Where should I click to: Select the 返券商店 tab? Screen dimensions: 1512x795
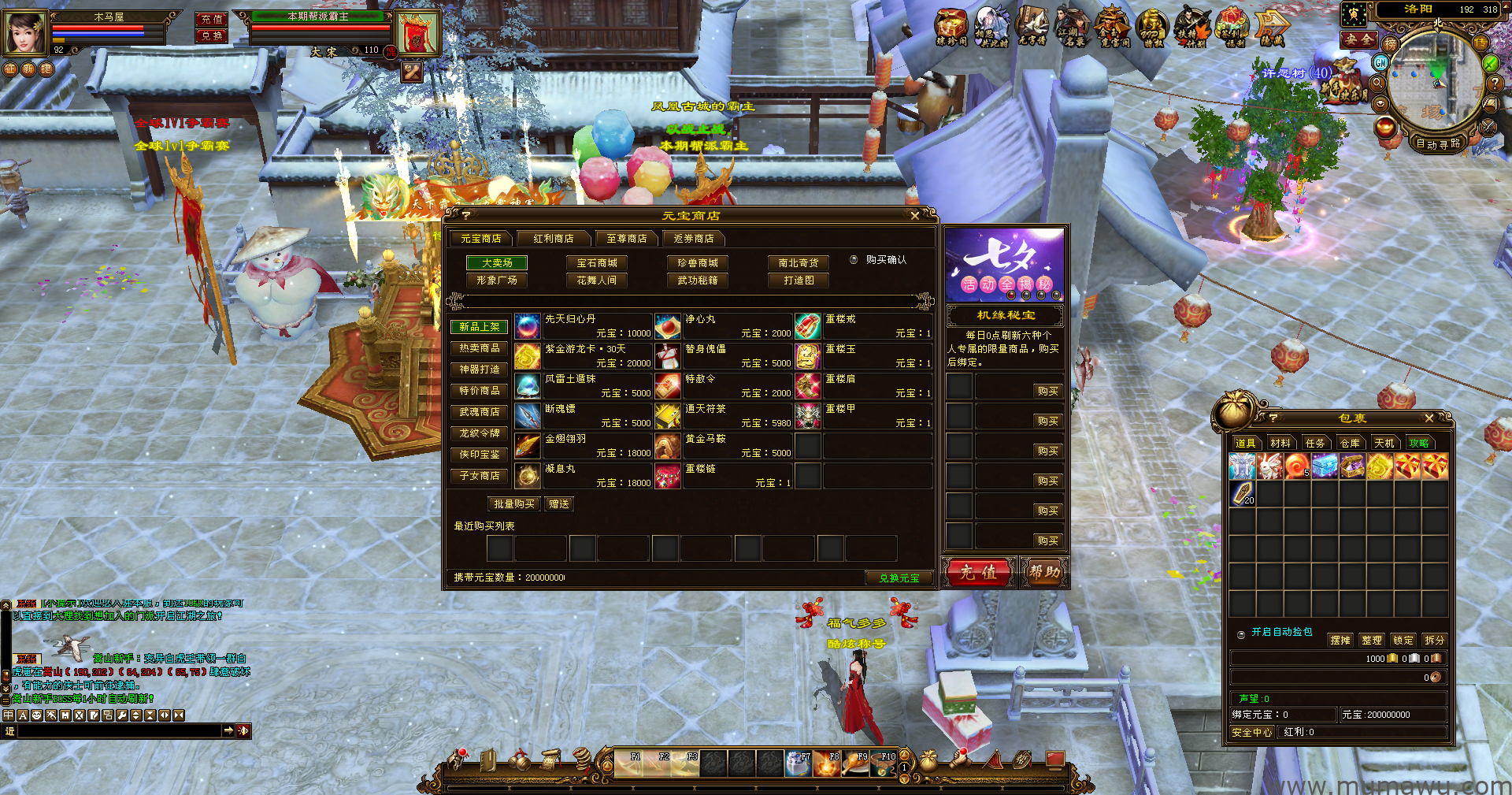pos(694,239)
